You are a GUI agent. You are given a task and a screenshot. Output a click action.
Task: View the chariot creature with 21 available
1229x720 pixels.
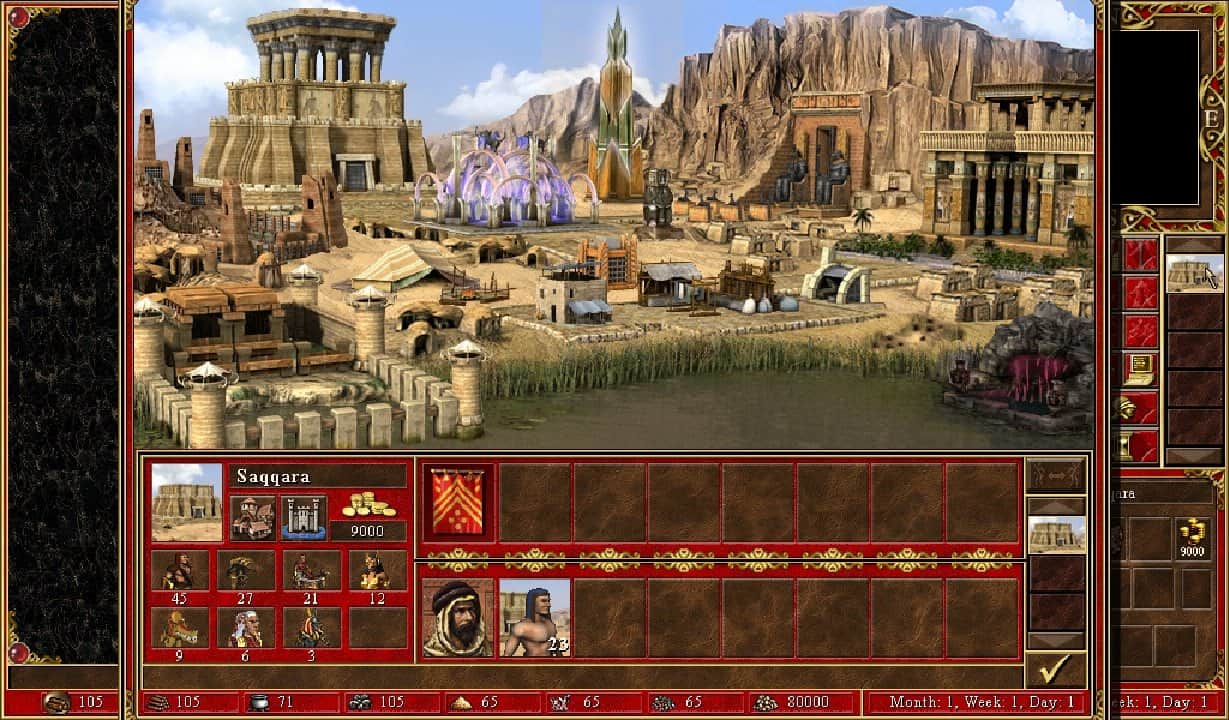(x=311, y=570)
